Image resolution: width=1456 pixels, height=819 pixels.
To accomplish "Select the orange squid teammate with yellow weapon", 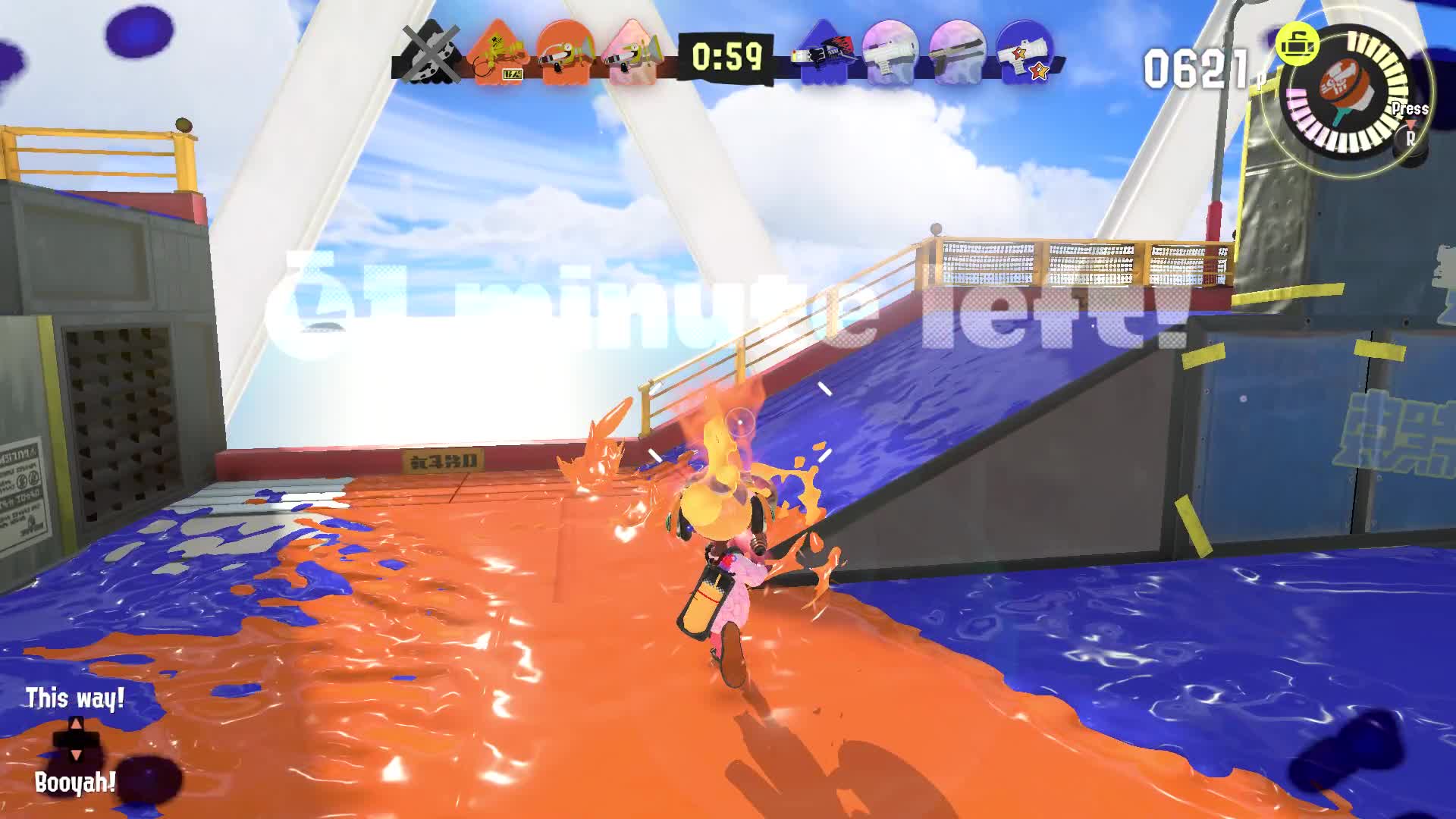I will pos(498,55).
